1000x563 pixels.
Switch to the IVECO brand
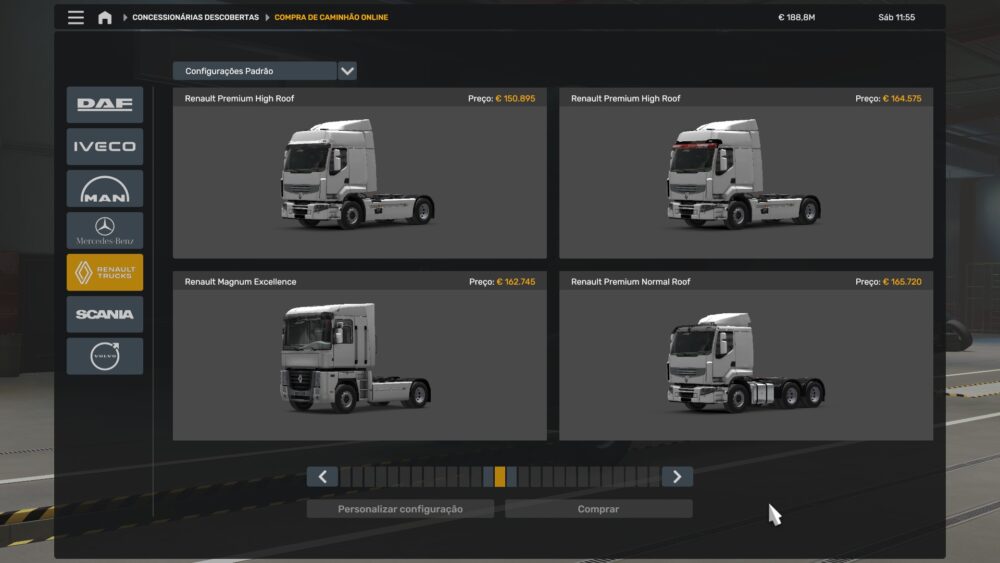coord(105,147)
